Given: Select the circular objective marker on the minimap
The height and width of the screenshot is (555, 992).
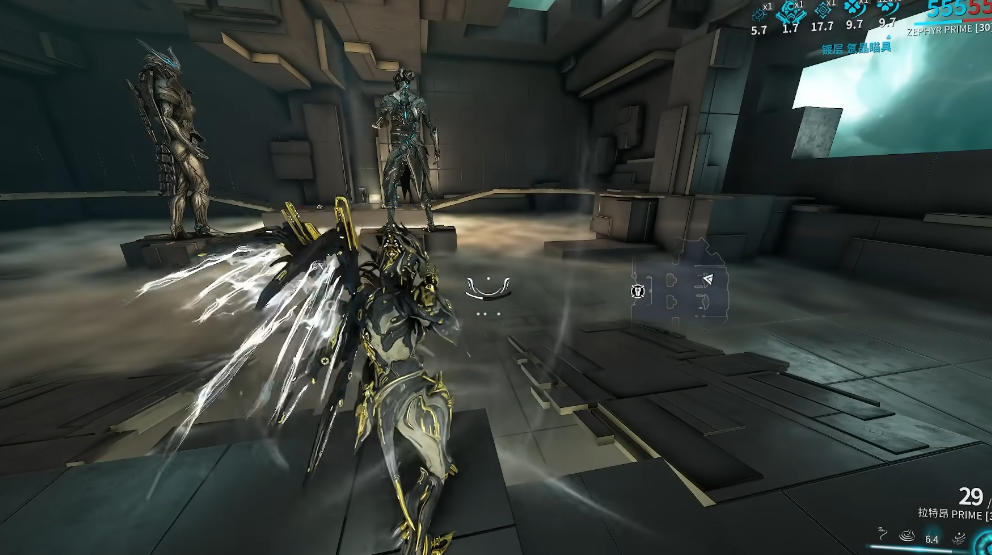Looking at the screenshot, I should coord(637,292).
